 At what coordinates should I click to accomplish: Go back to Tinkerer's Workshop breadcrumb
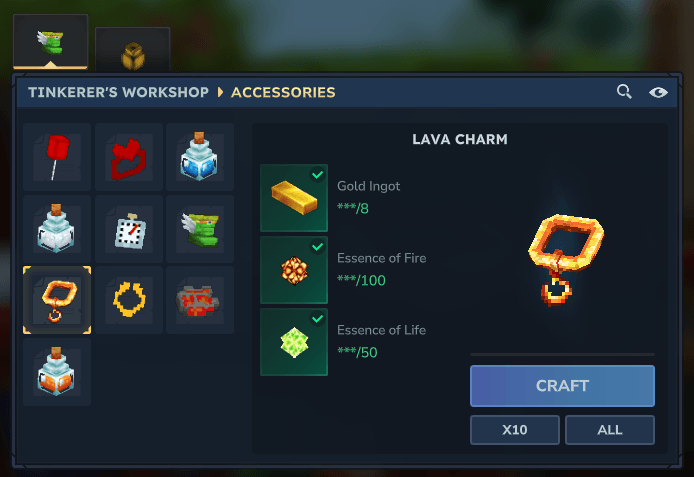(118, 92)
